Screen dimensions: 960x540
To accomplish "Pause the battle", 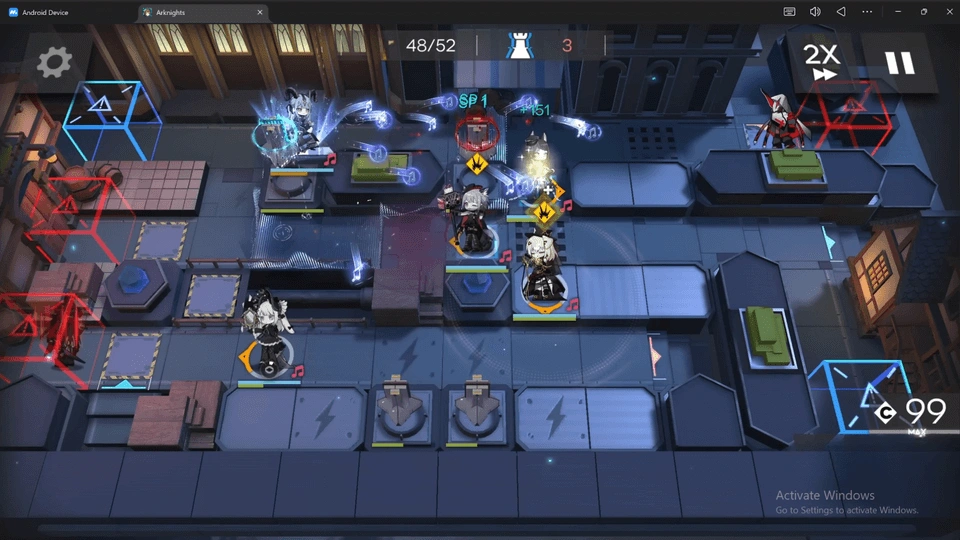I will coord(899,63).
